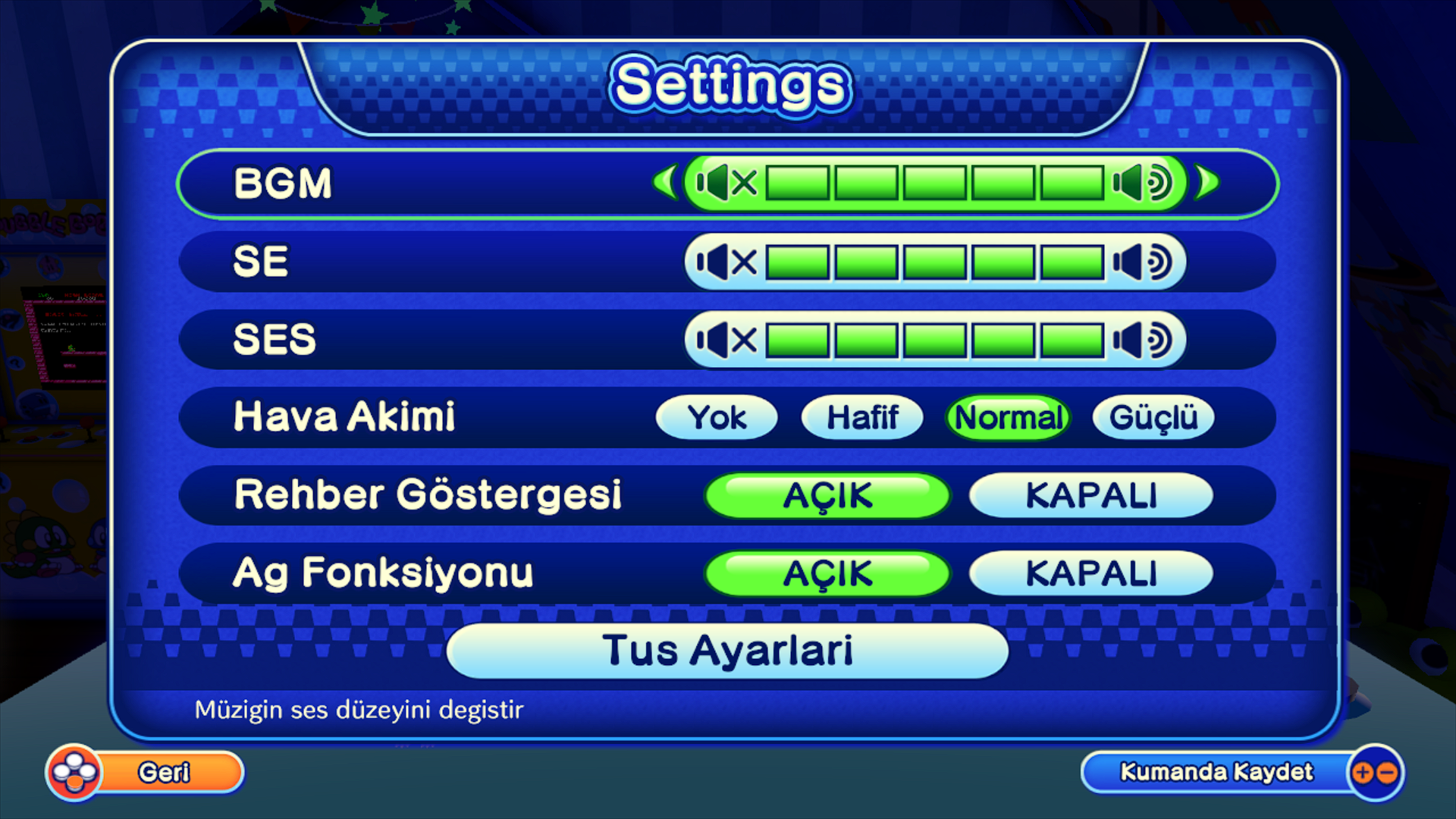This screenshot has width=1456, height=819.
Task: Click the D-pad controller icon next to Geri
Action: coord(76,772)
